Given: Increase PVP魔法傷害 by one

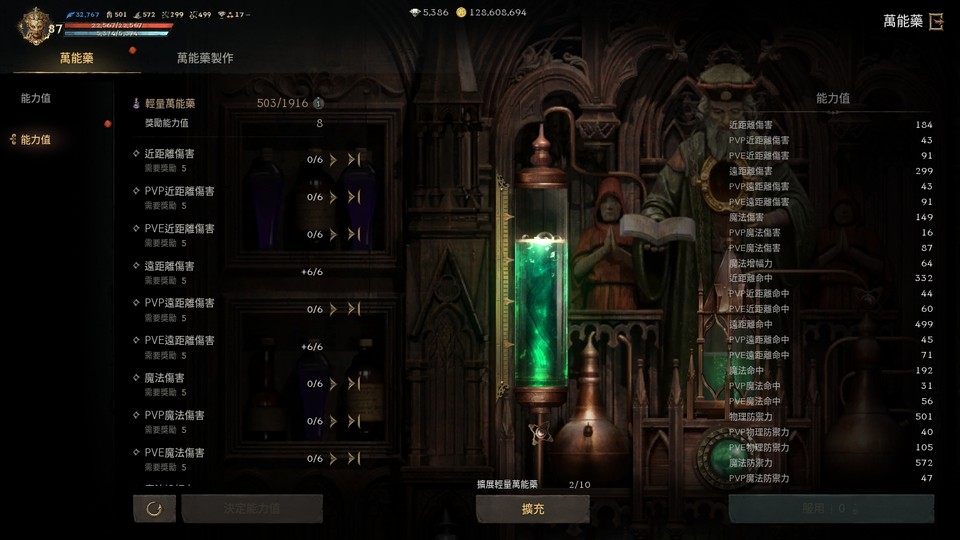Looking at the screenshot, I should (x=334, y=421).
